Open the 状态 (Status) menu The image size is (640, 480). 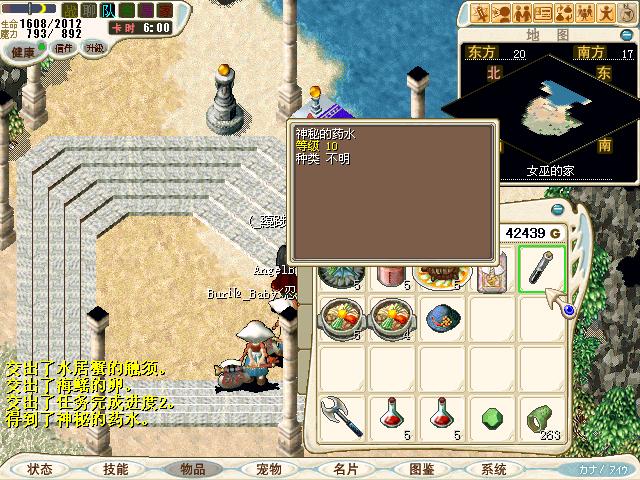click(40, 469)
